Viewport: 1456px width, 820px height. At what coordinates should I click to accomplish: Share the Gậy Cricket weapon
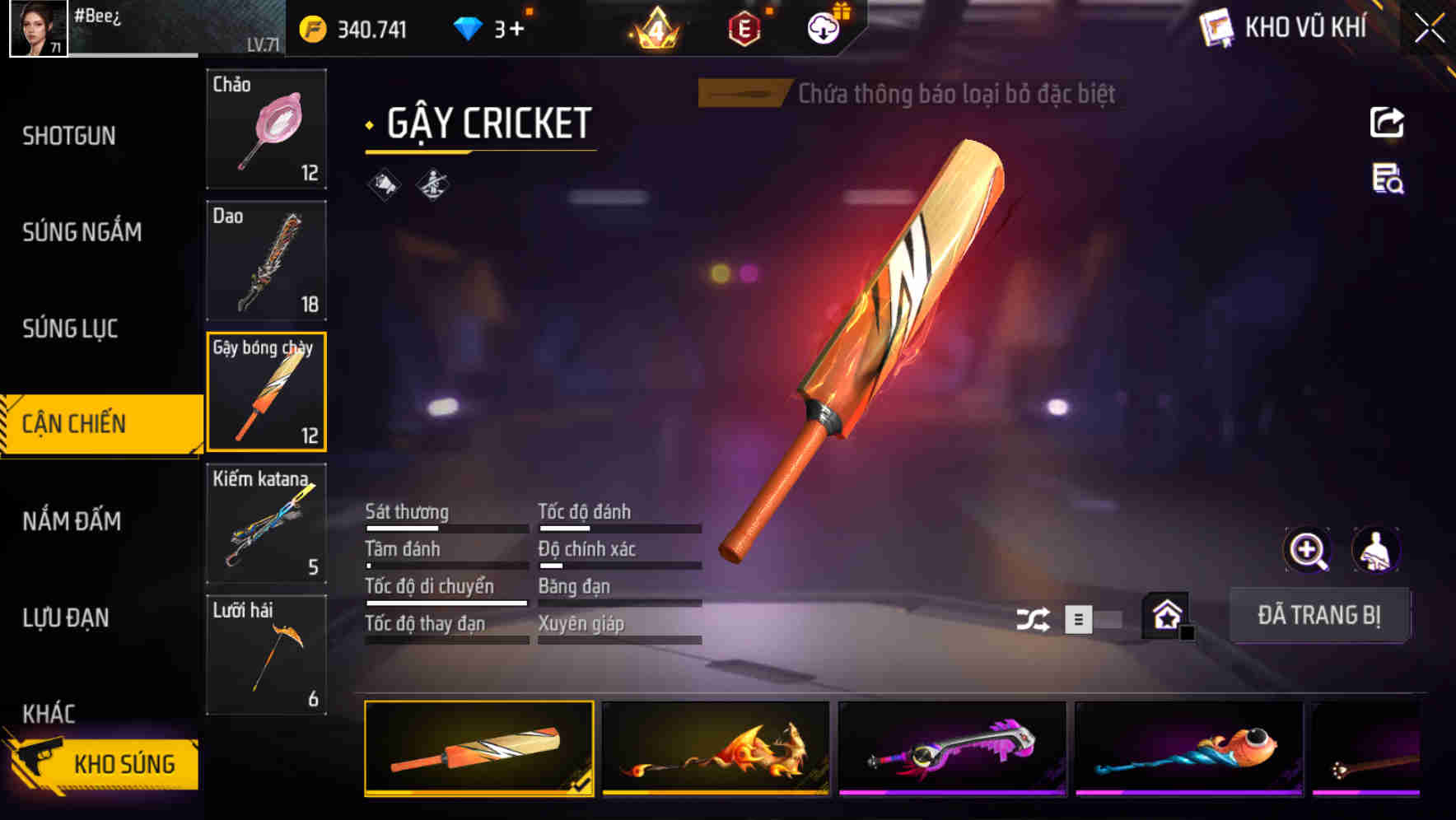click(x=1388, y=122)
